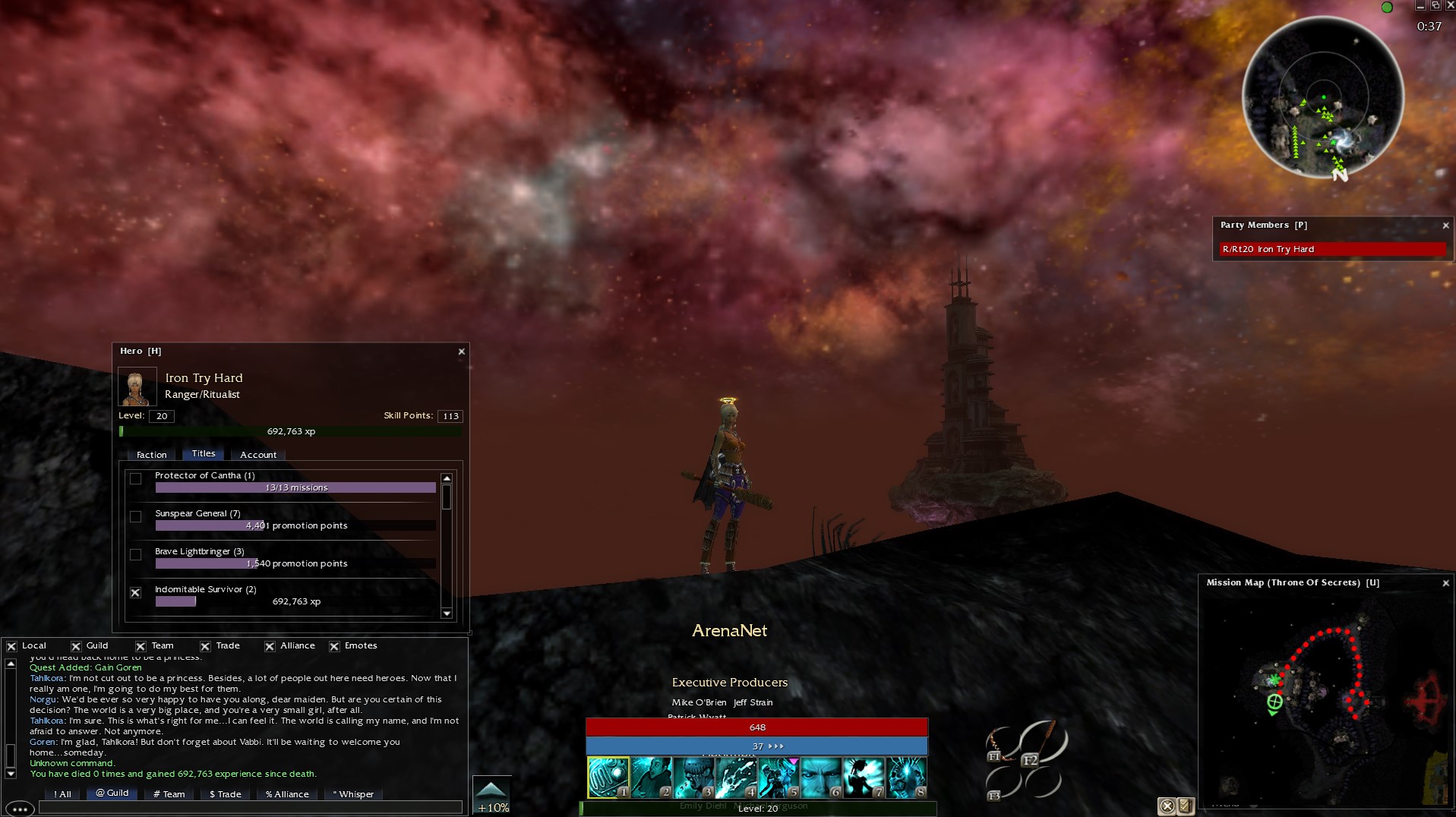Click the circular compass minimap

(1322, 97)
